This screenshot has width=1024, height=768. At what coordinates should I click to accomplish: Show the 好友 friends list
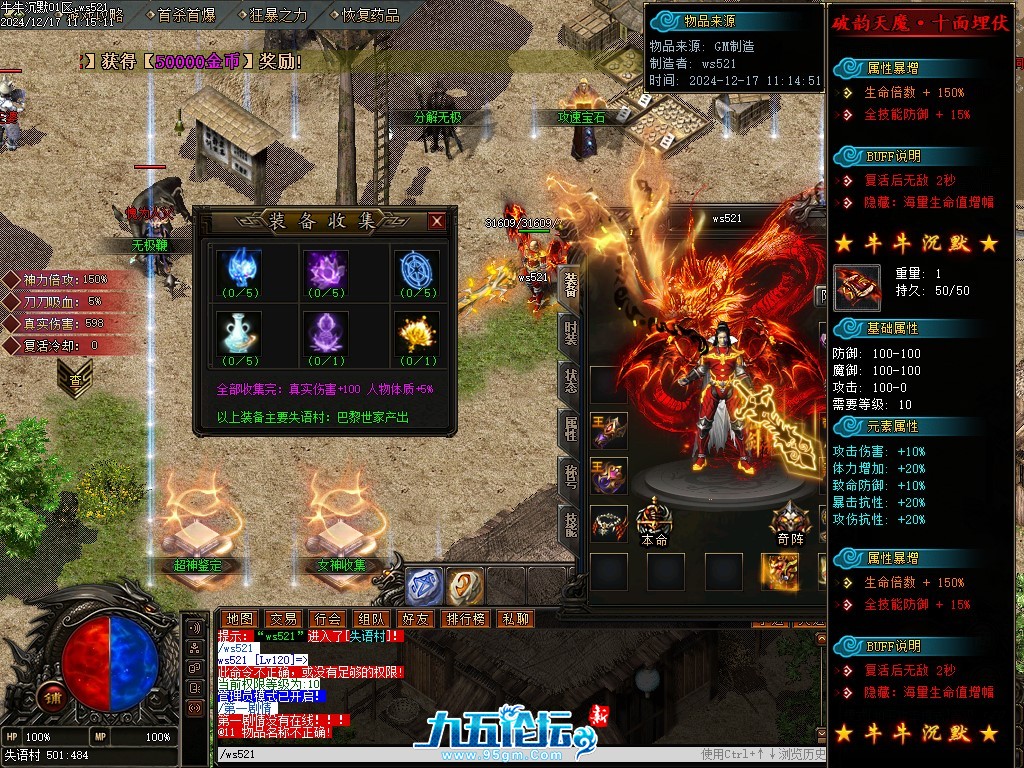pos(415,619)
